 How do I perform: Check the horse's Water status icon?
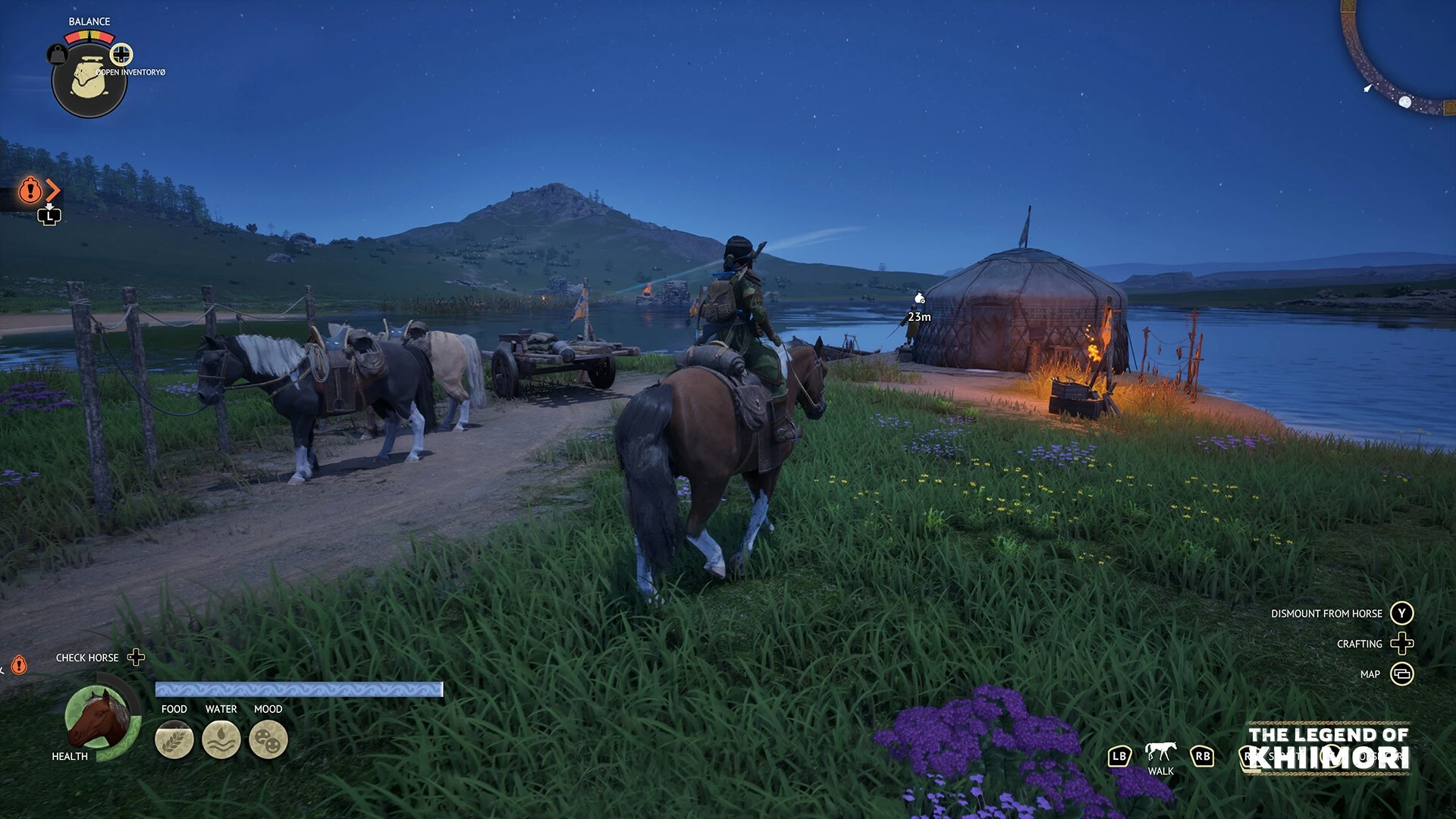tap(221, 739)
